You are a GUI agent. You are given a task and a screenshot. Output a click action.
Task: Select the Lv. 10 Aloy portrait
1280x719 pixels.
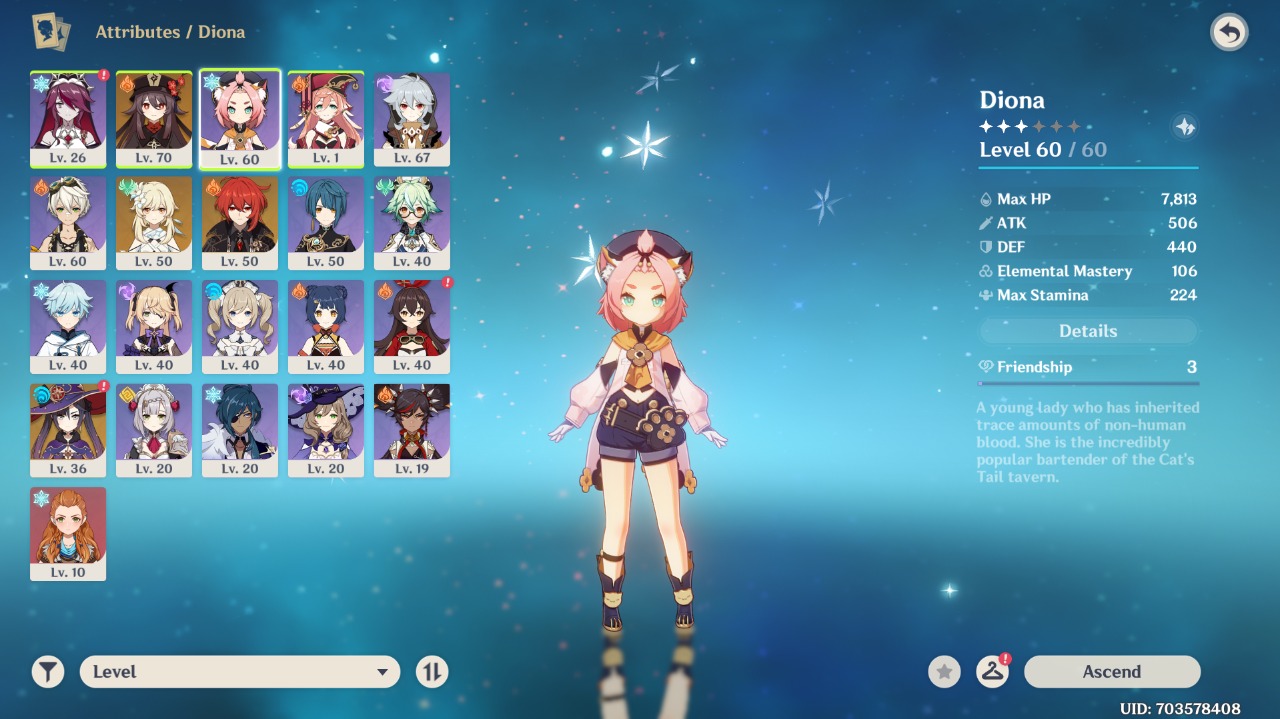pos(68,533)
